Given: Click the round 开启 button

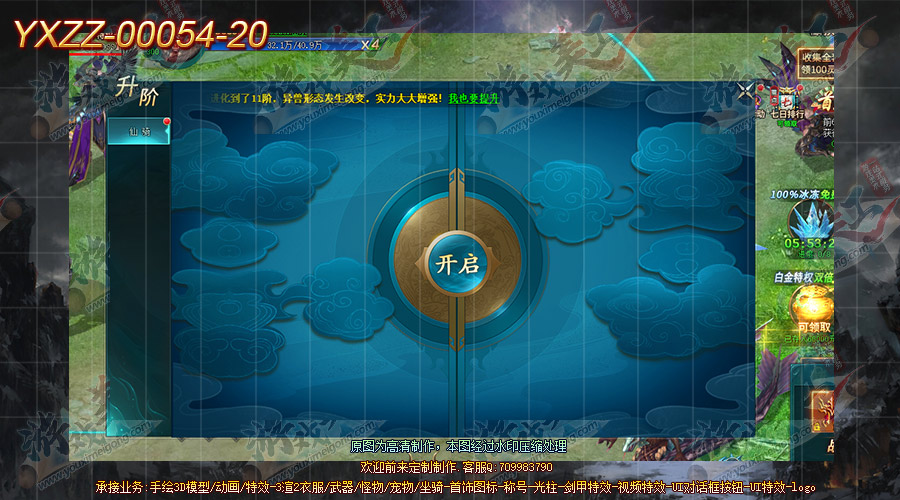Looking at the screenshot, I should pyautogui.click(x=454, y=263).
